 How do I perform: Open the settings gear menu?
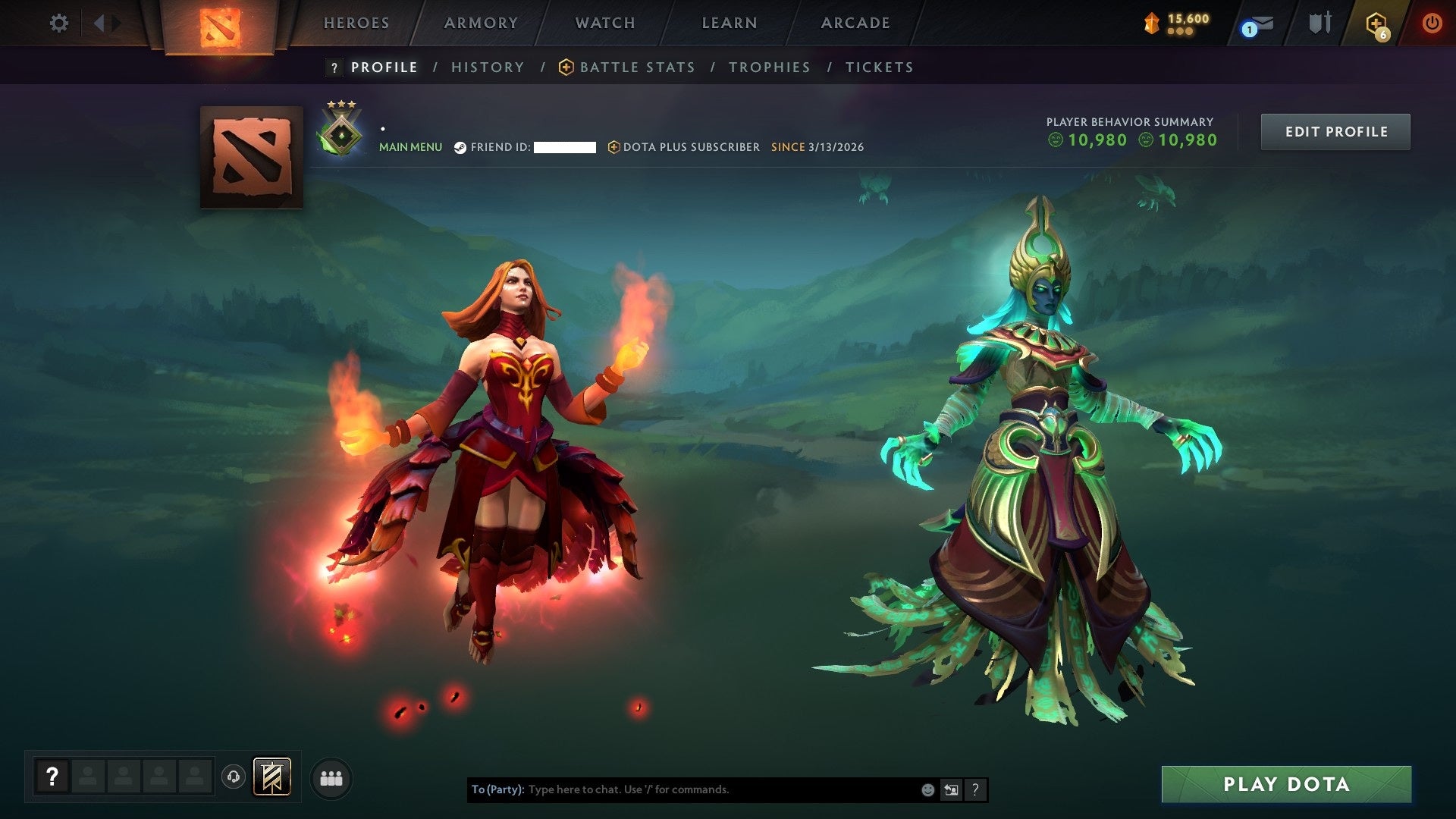click(59, 23)
